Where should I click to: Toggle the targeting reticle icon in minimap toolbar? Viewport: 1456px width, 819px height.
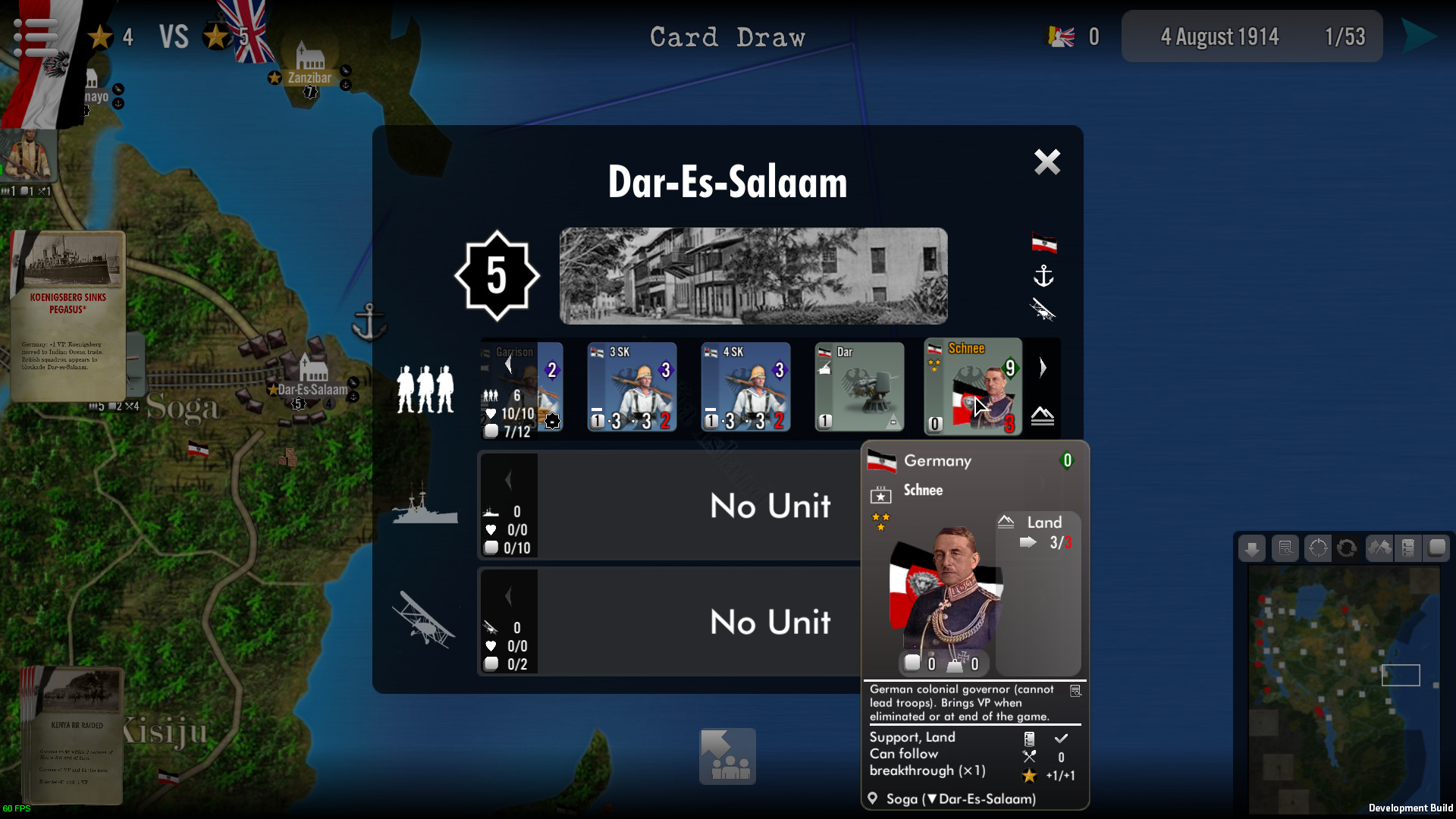pyautogui.click(x=1318, y=548)
